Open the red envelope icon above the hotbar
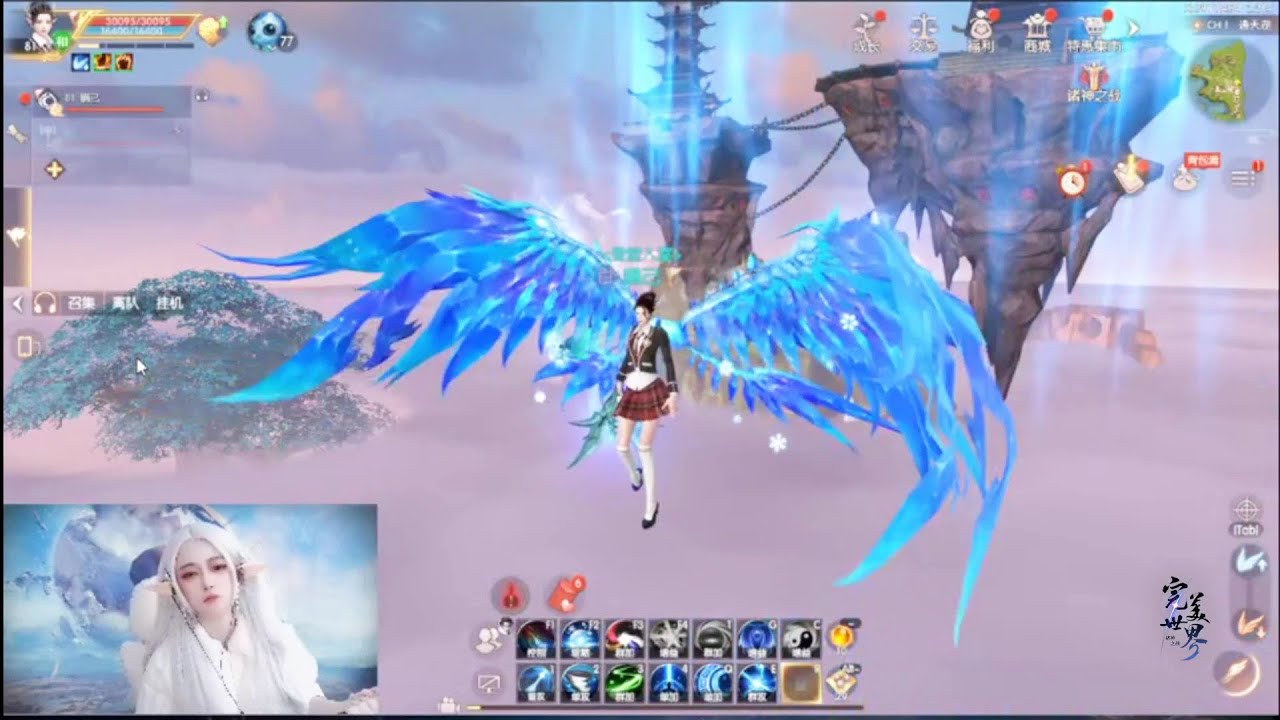Viewport: 1280px width, 720px height. pos(566,595)
